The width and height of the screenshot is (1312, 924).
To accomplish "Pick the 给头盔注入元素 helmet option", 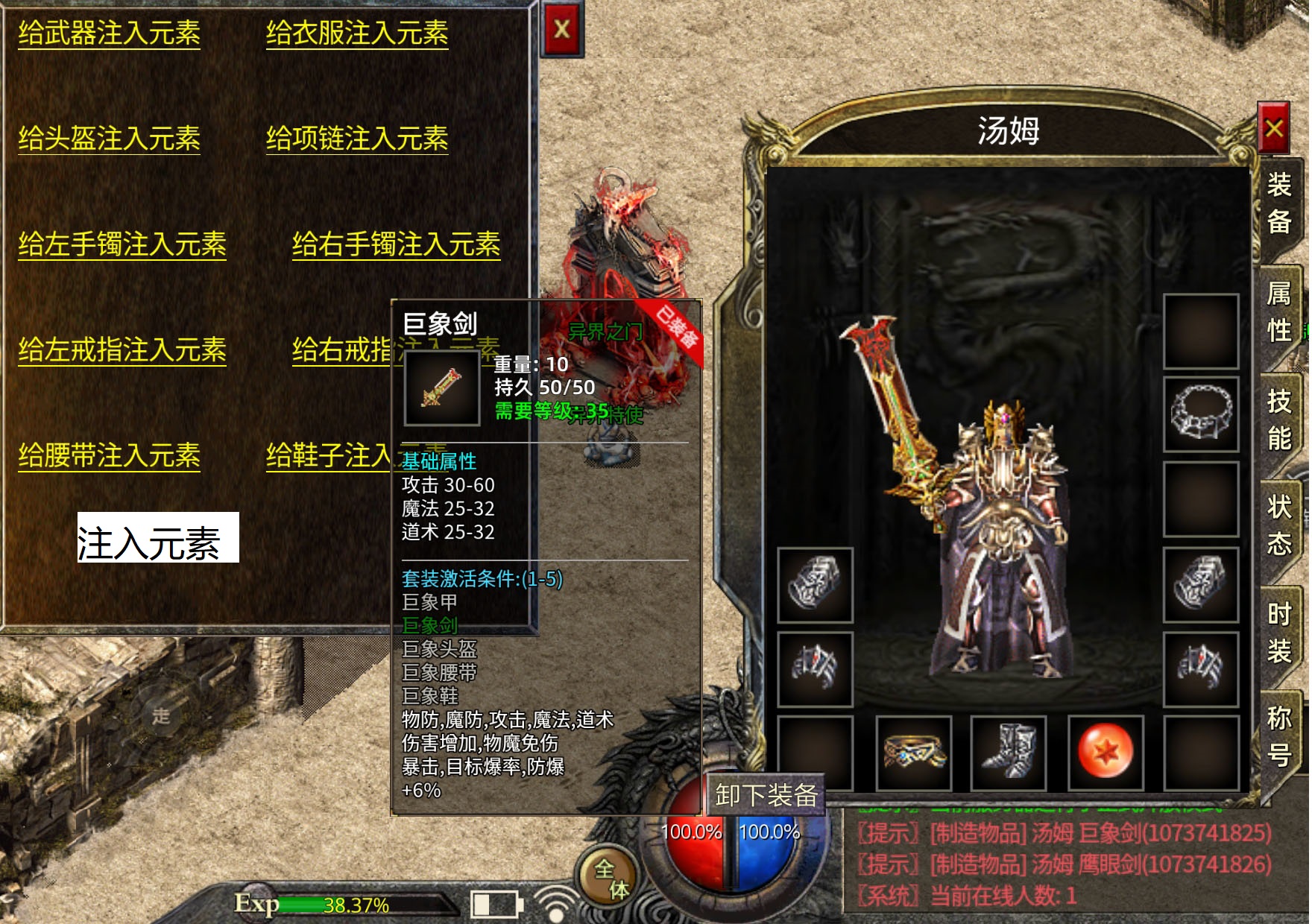I will (110, 139).
